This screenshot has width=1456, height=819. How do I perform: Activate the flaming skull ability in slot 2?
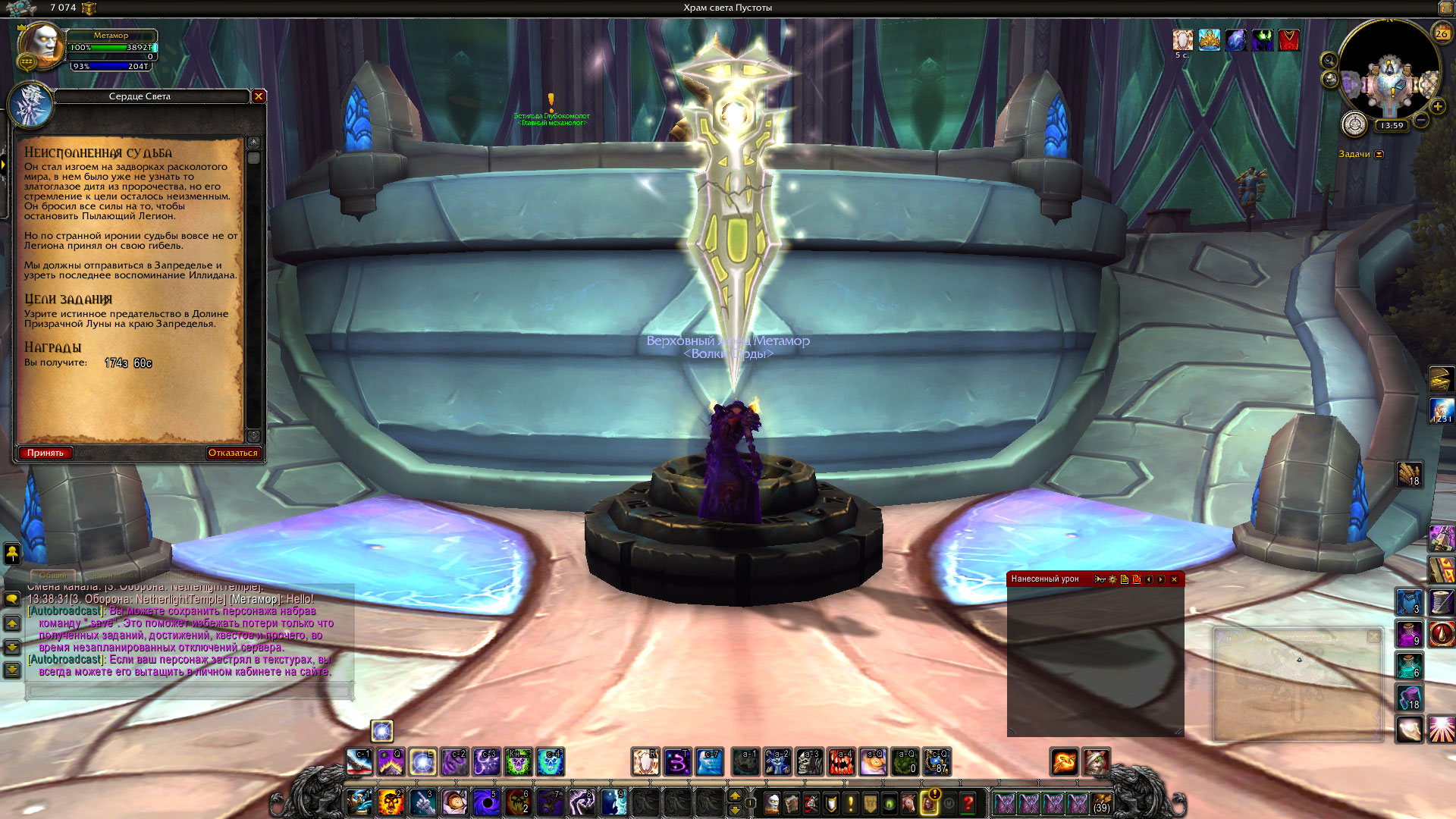coord(391,802)
